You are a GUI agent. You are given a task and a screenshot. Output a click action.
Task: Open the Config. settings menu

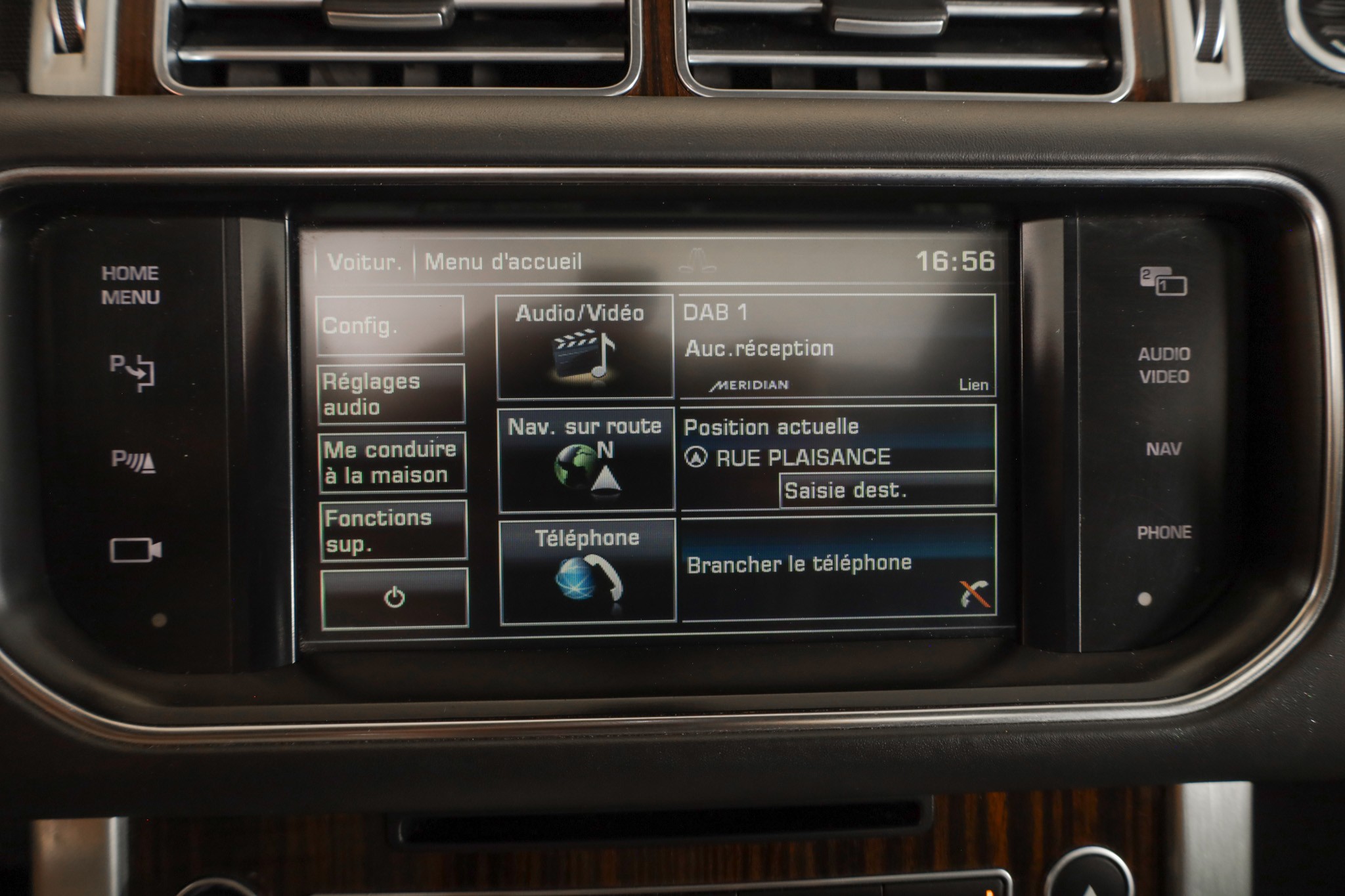tap(390, 326)
